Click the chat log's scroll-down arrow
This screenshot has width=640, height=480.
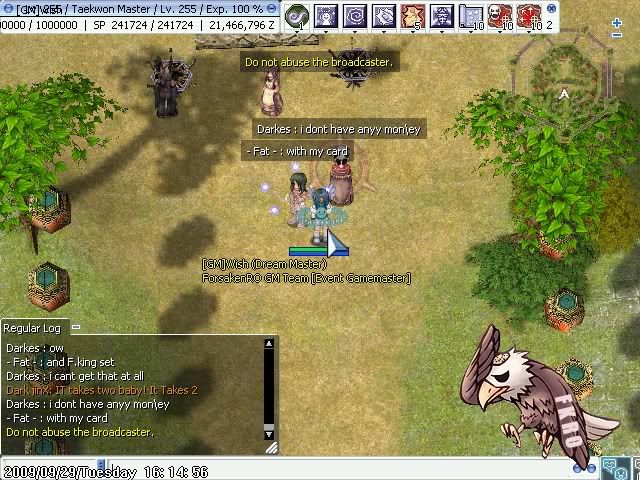[x=268, y=435]
